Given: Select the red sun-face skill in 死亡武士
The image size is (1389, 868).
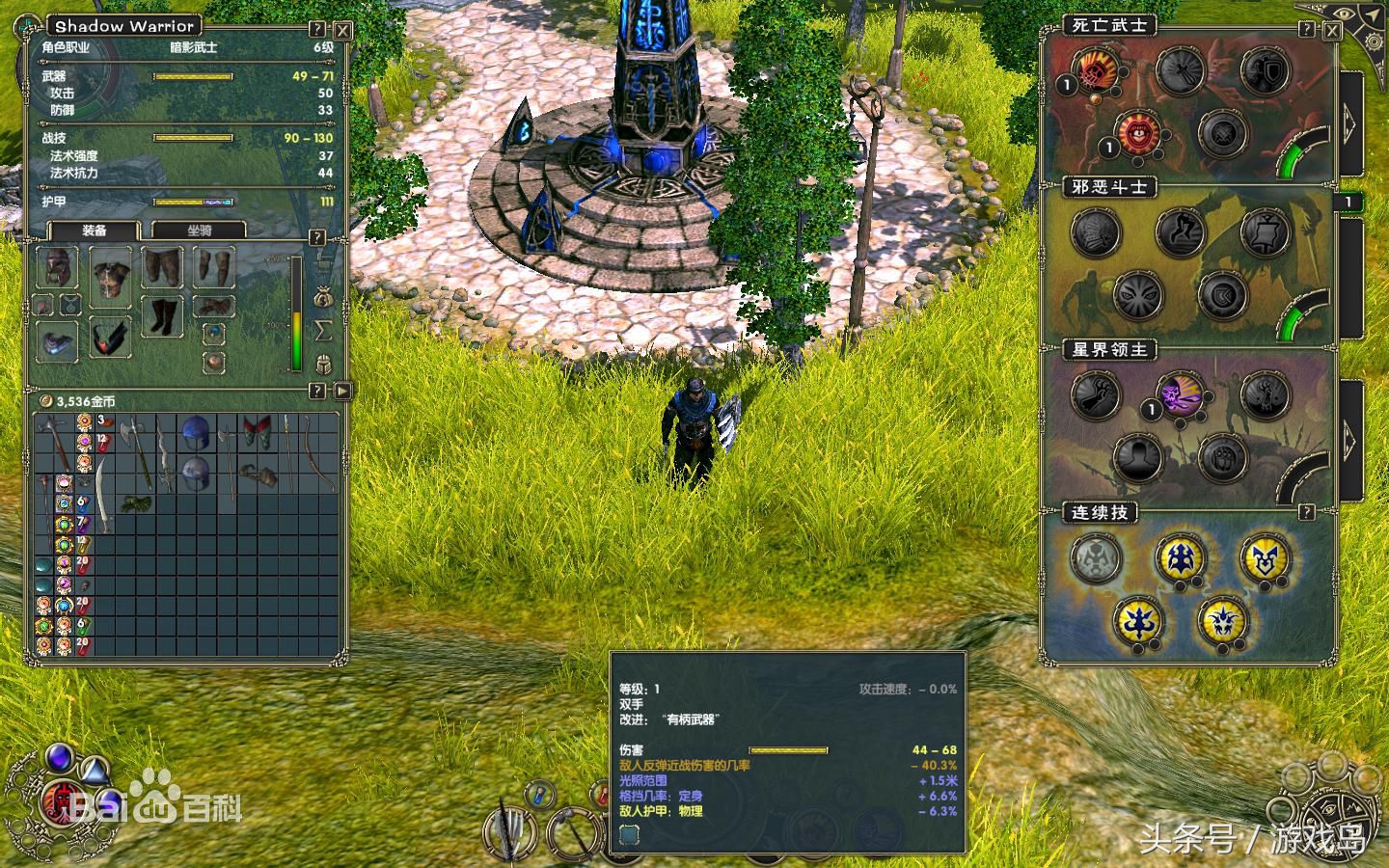Looking at the screenshot, I should 1138,130.
